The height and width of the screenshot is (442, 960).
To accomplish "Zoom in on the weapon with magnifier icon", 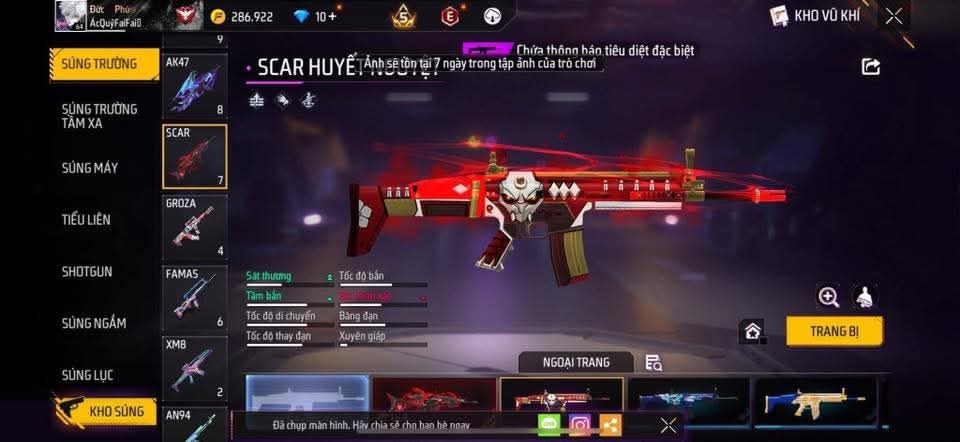I will pos(828,296).
